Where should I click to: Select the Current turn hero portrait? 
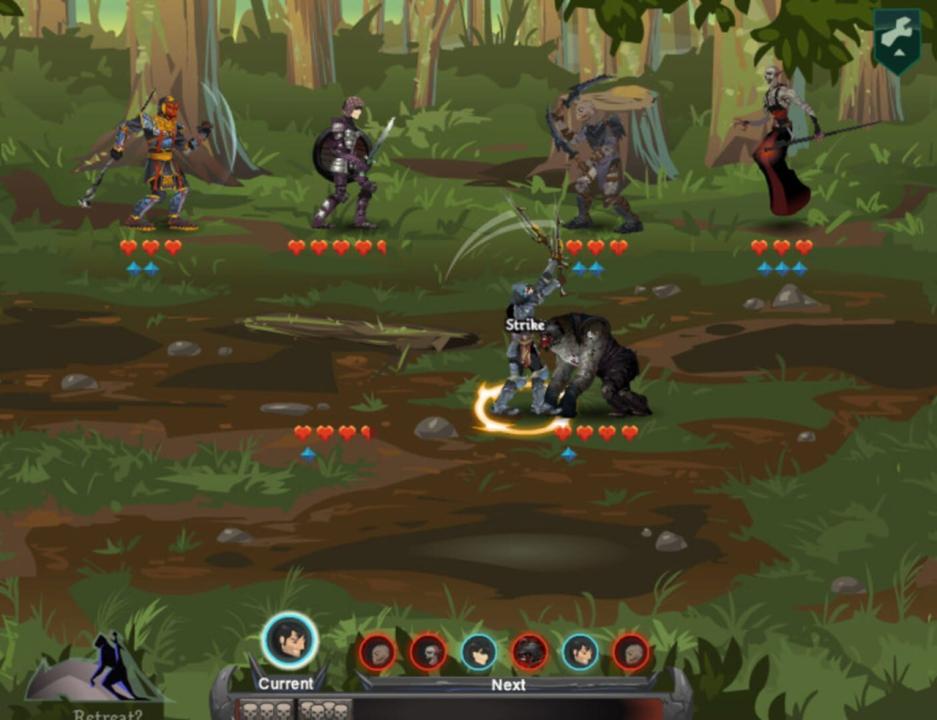click(290, 641)
